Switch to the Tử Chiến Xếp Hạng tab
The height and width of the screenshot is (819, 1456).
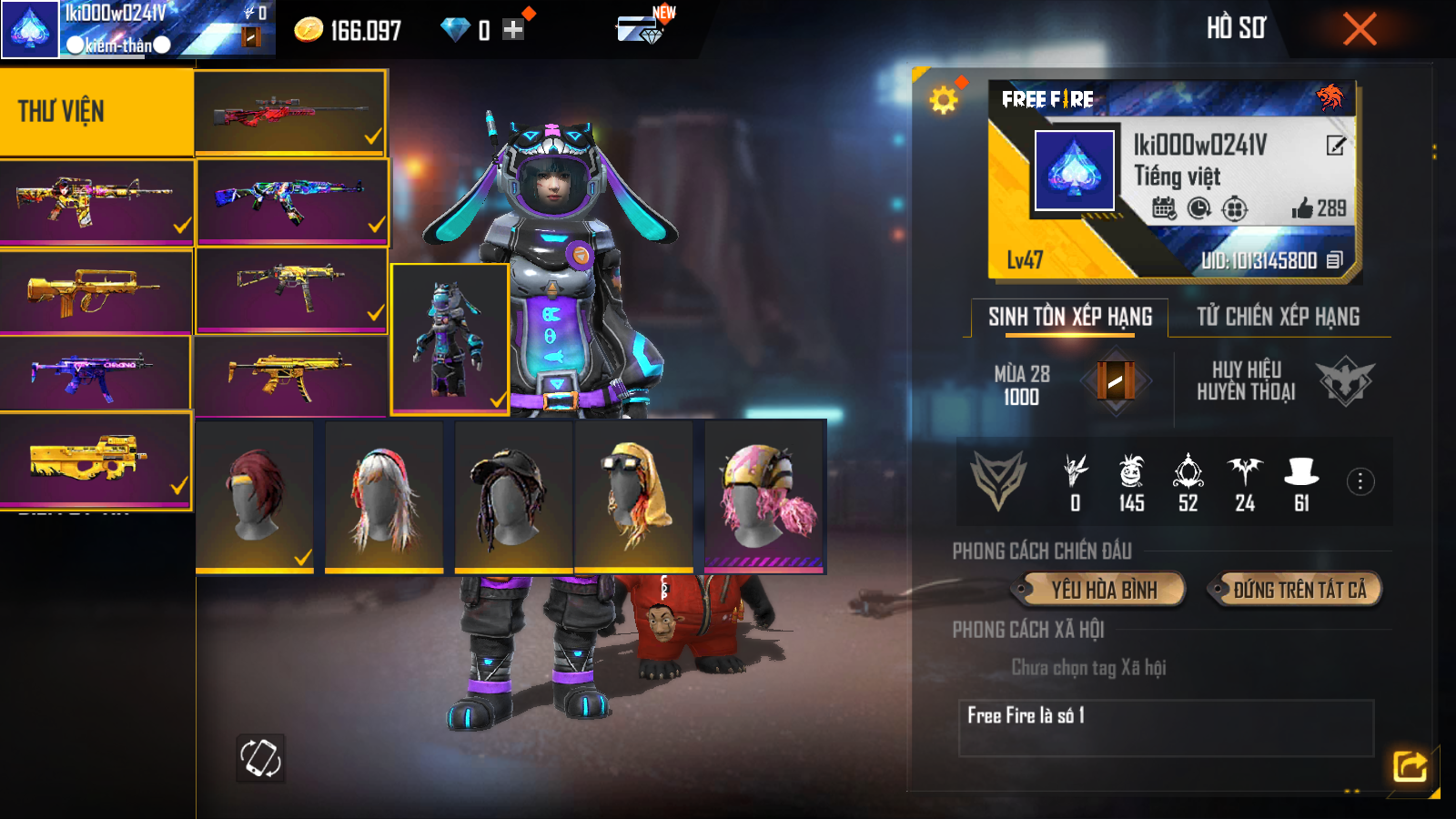(x=1278, y=317)
